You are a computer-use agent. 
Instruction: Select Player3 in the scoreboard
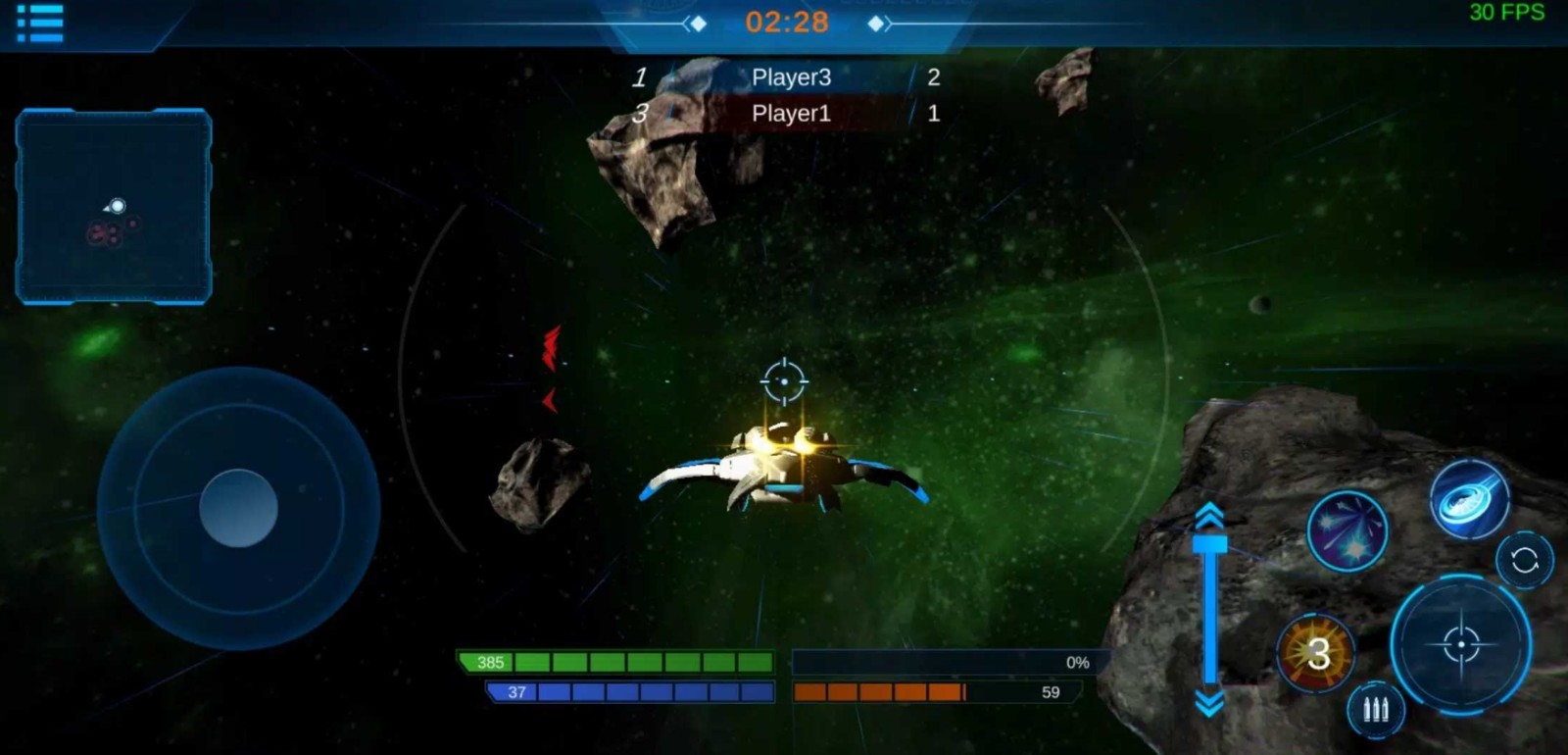[x=790, y=77]
